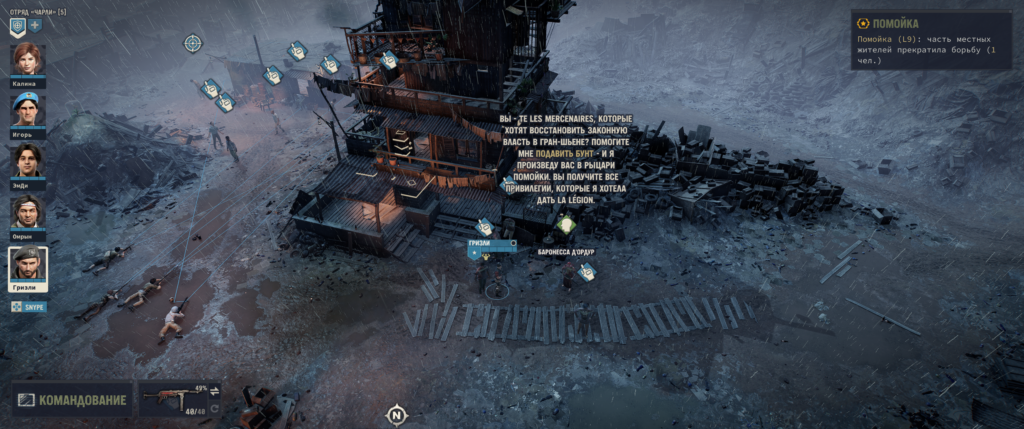Screen dimensions: 1024x429
Task: Select mercenary Калина portrait
Action: pos(28,60)
